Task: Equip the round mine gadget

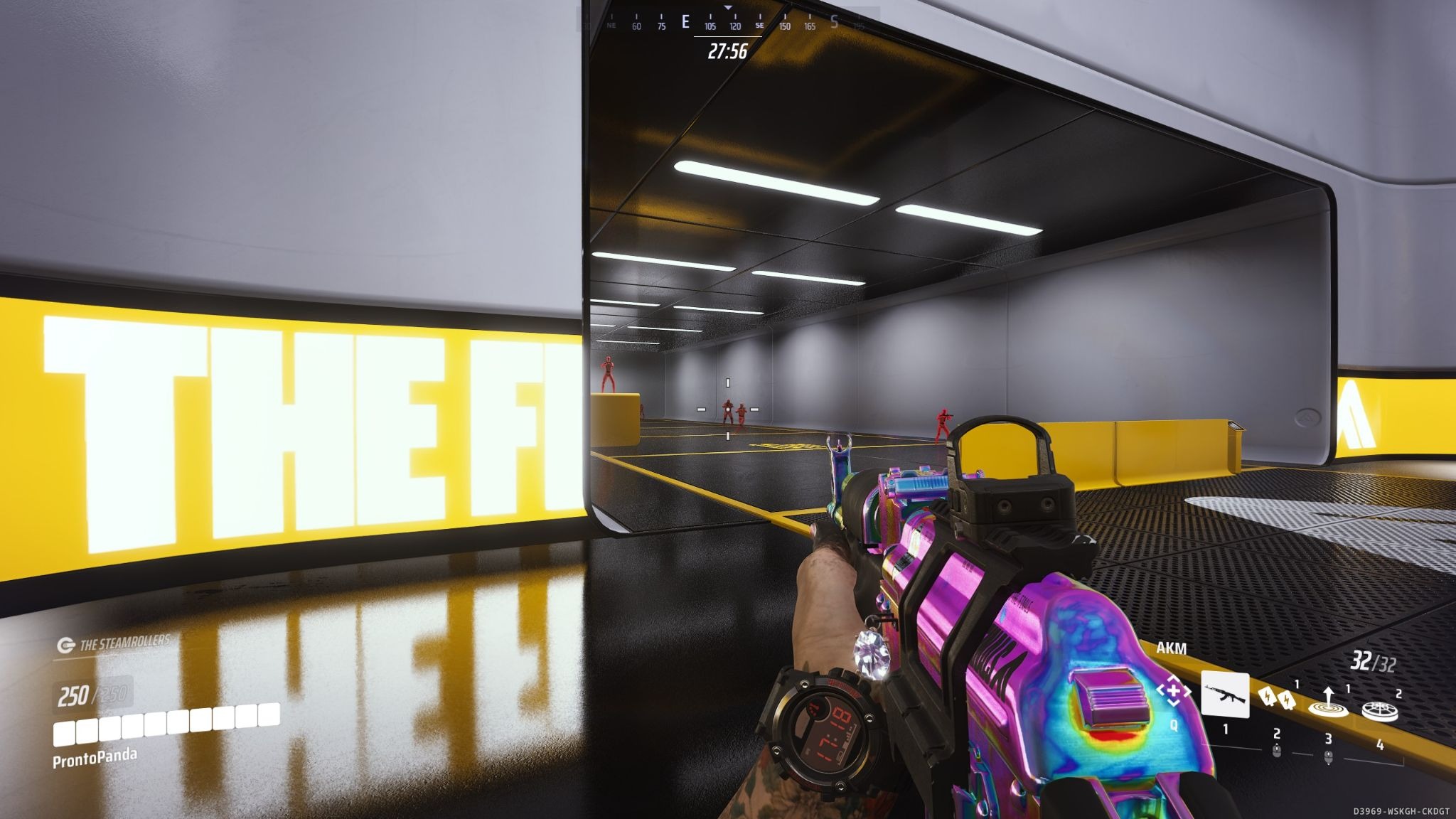Action: point(1379,710)
